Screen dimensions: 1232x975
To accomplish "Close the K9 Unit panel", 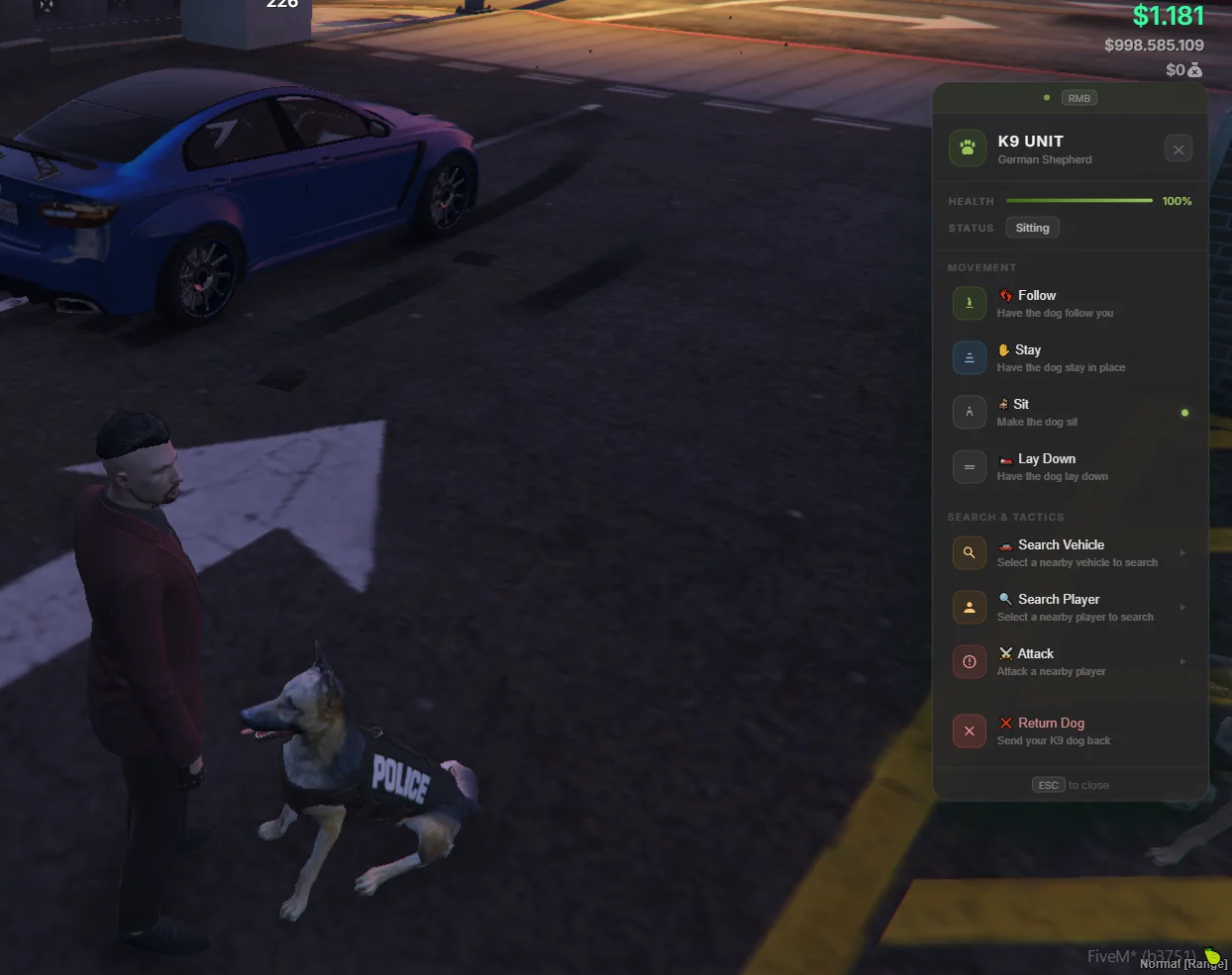I will [x=1178, y=149].
